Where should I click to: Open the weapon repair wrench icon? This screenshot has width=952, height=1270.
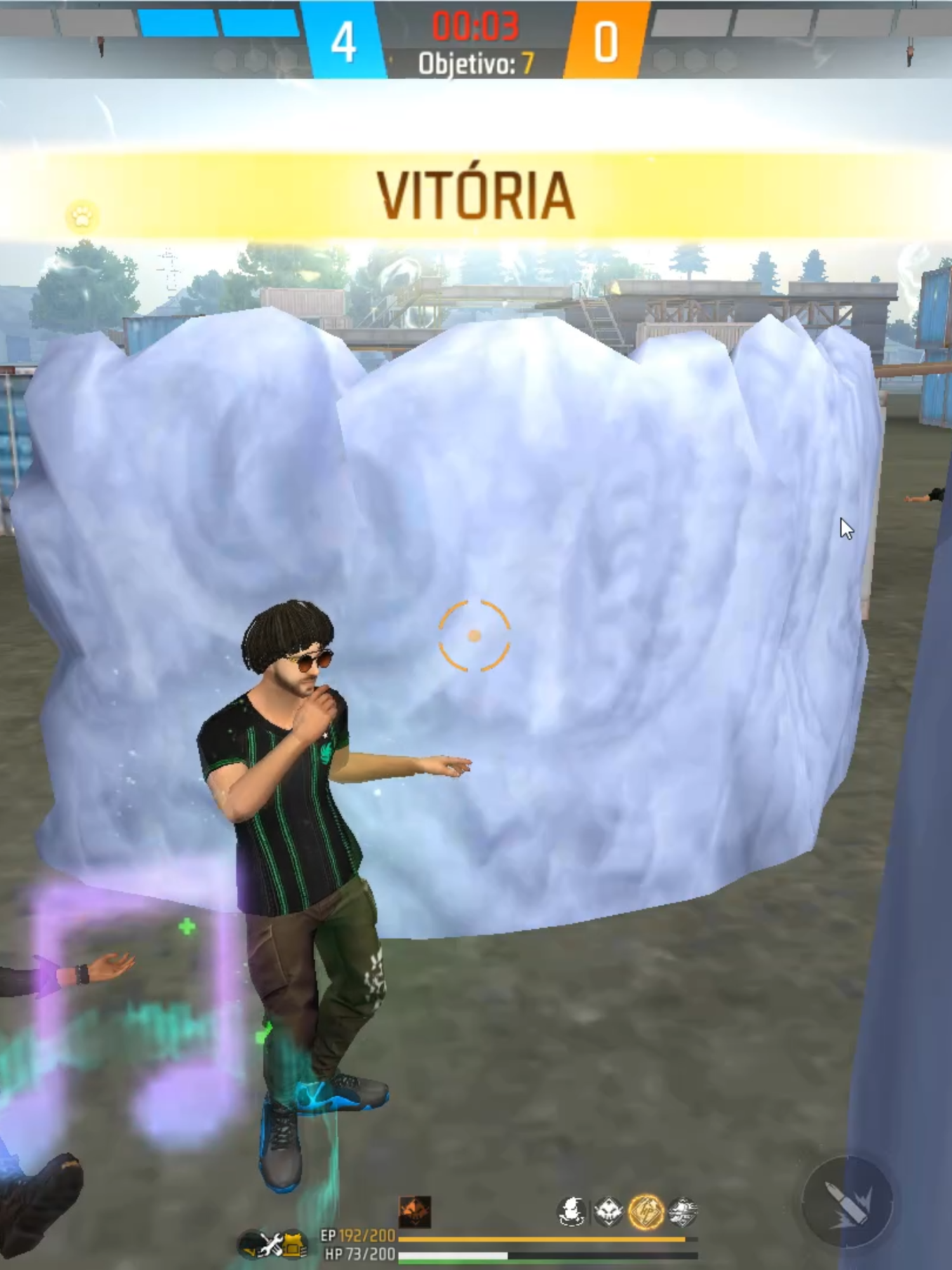pyautogui.click(x=270, y=1242)
